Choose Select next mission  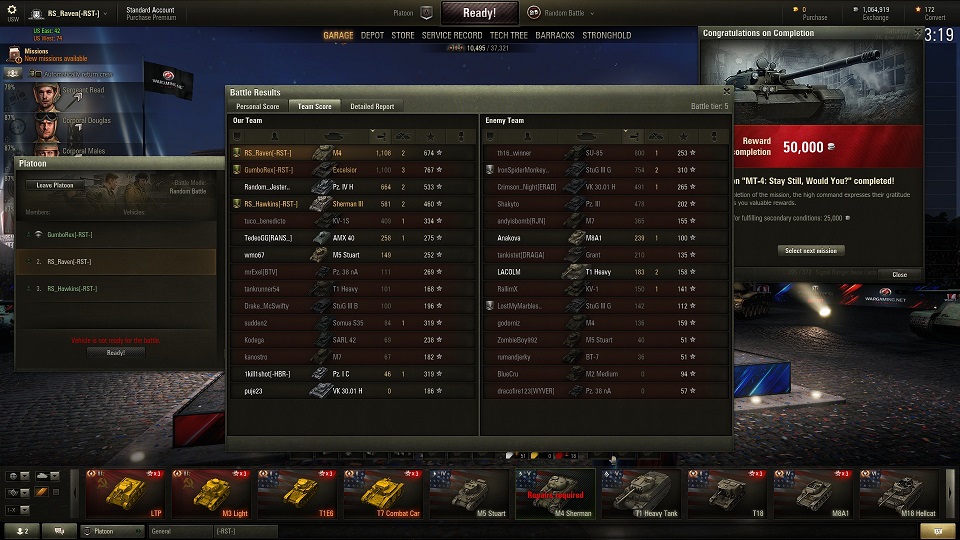(x=811, y=250)
